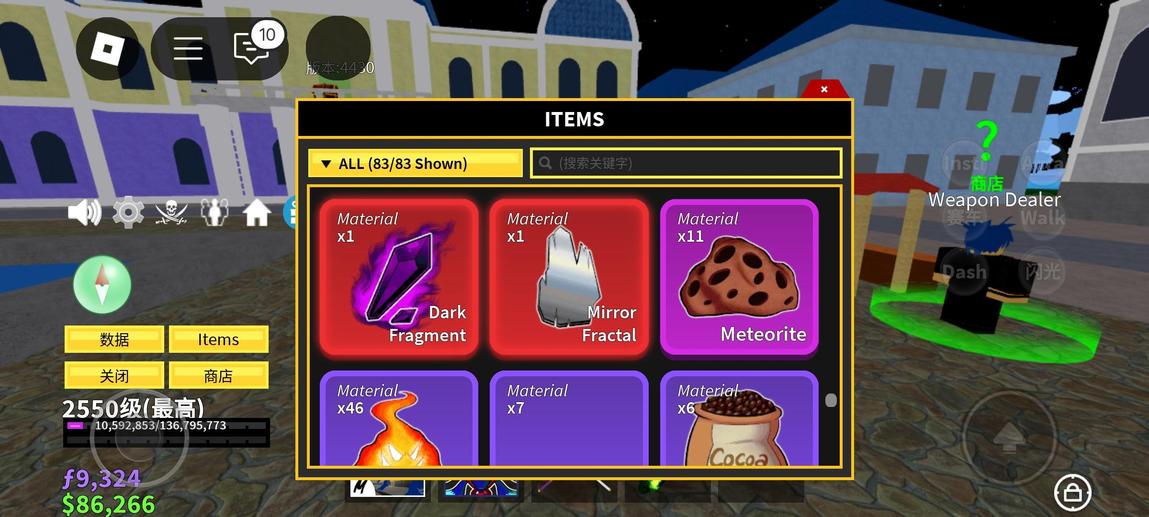Toggle the sound speaker icon
This screenshot has width=1149, height=517.
pos(84,212)
